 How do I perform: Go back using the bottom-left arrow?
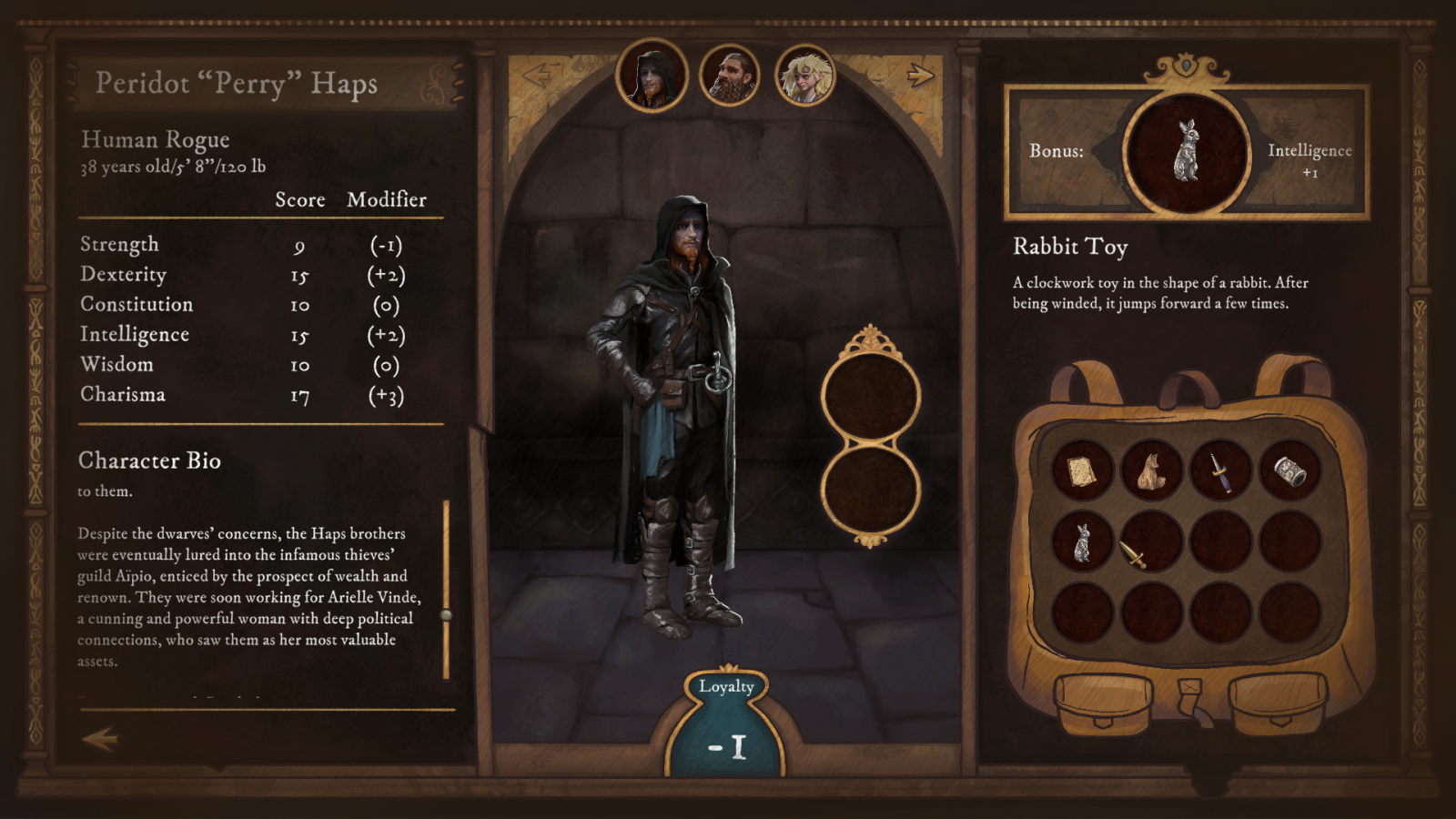click(x=100, y=738)
